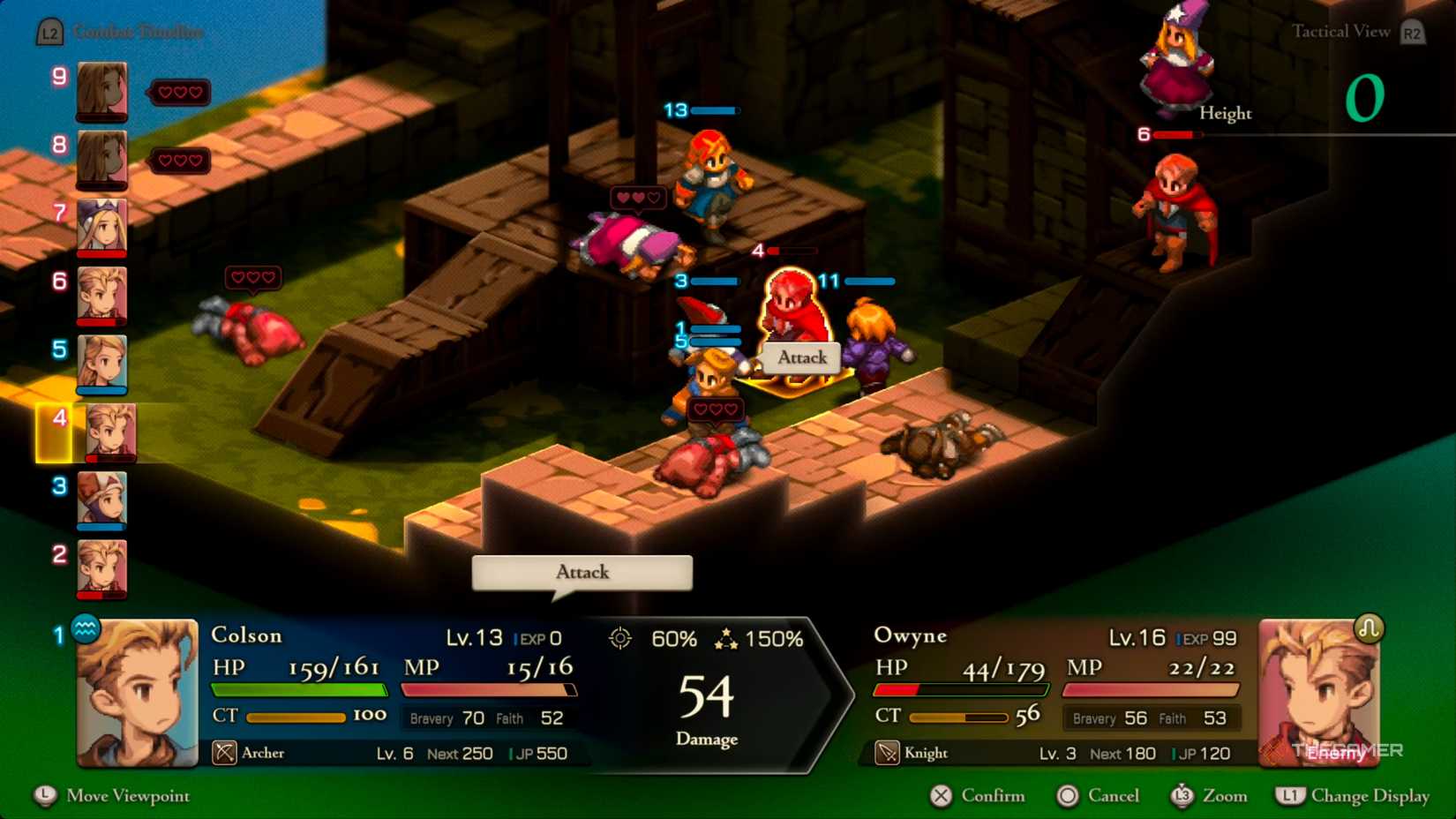Select the Archer class bow icon

(223, 754)
